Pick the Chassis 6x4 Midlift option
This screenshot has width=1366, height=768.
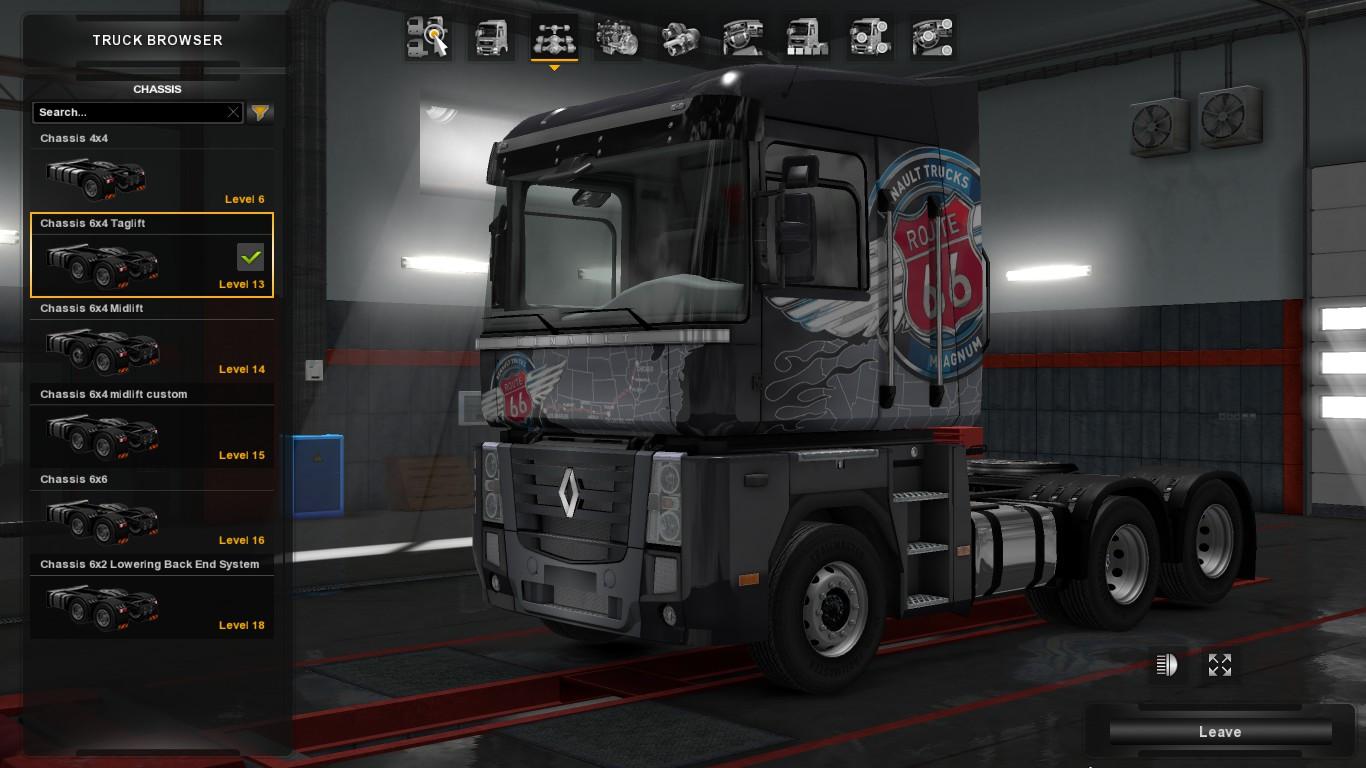pyautogui.click(x=151, y=340)
